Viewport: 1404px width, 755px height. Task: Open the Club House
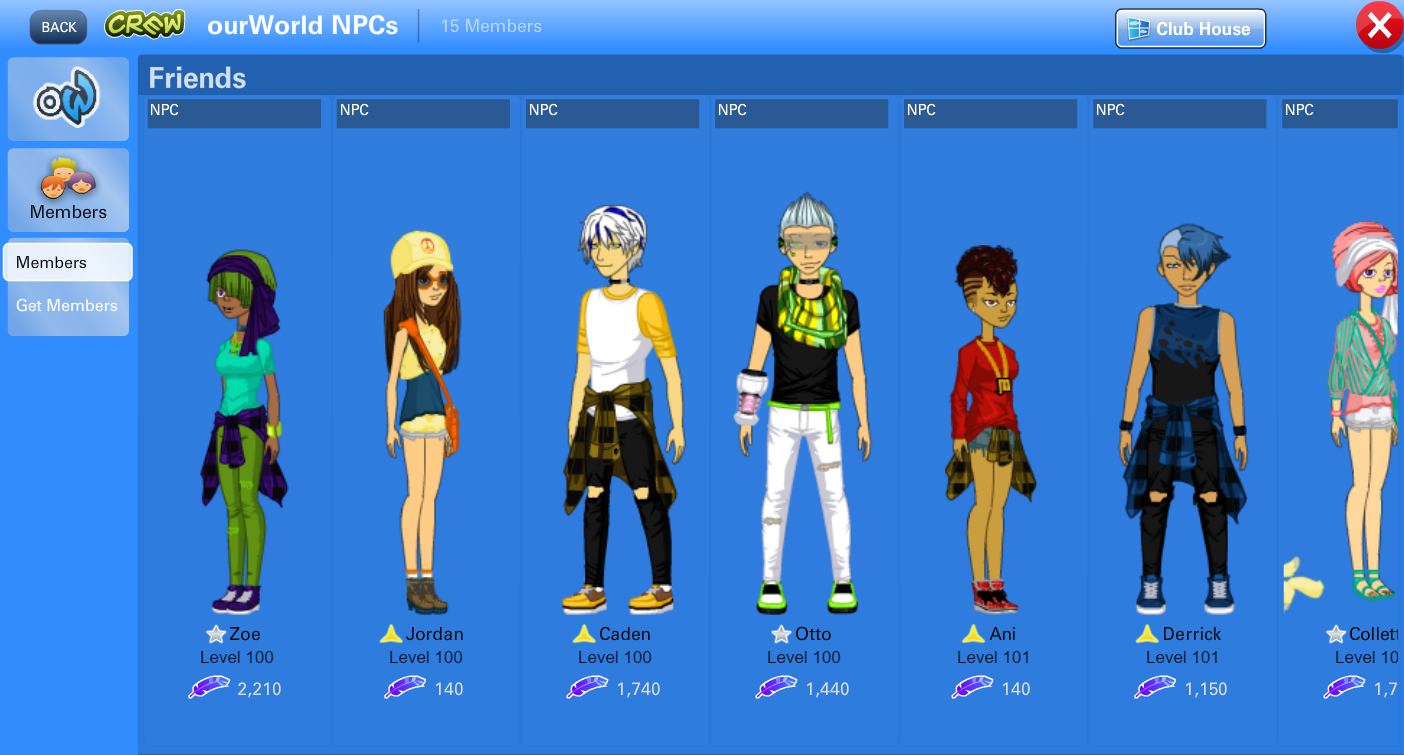click(1190, 29)
